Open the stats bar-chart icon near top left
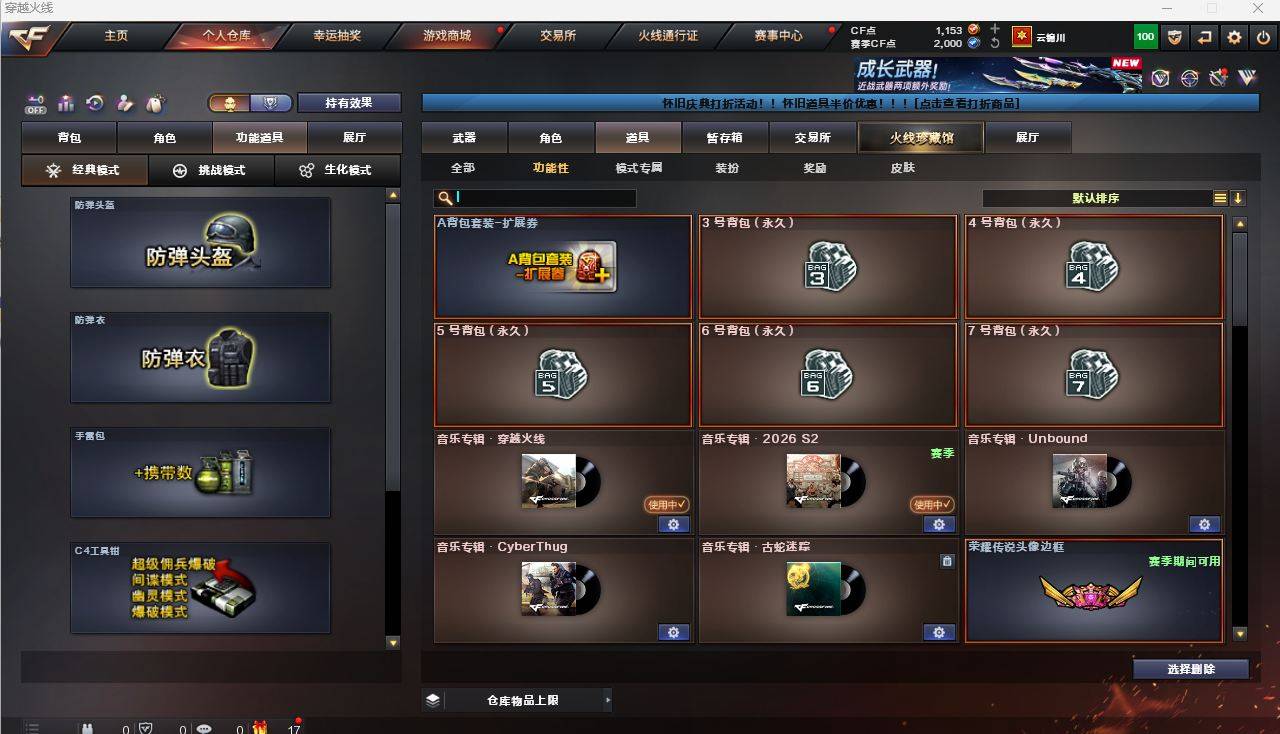The width and height of the screenshot is (1280, 734). tap(64, 103)
